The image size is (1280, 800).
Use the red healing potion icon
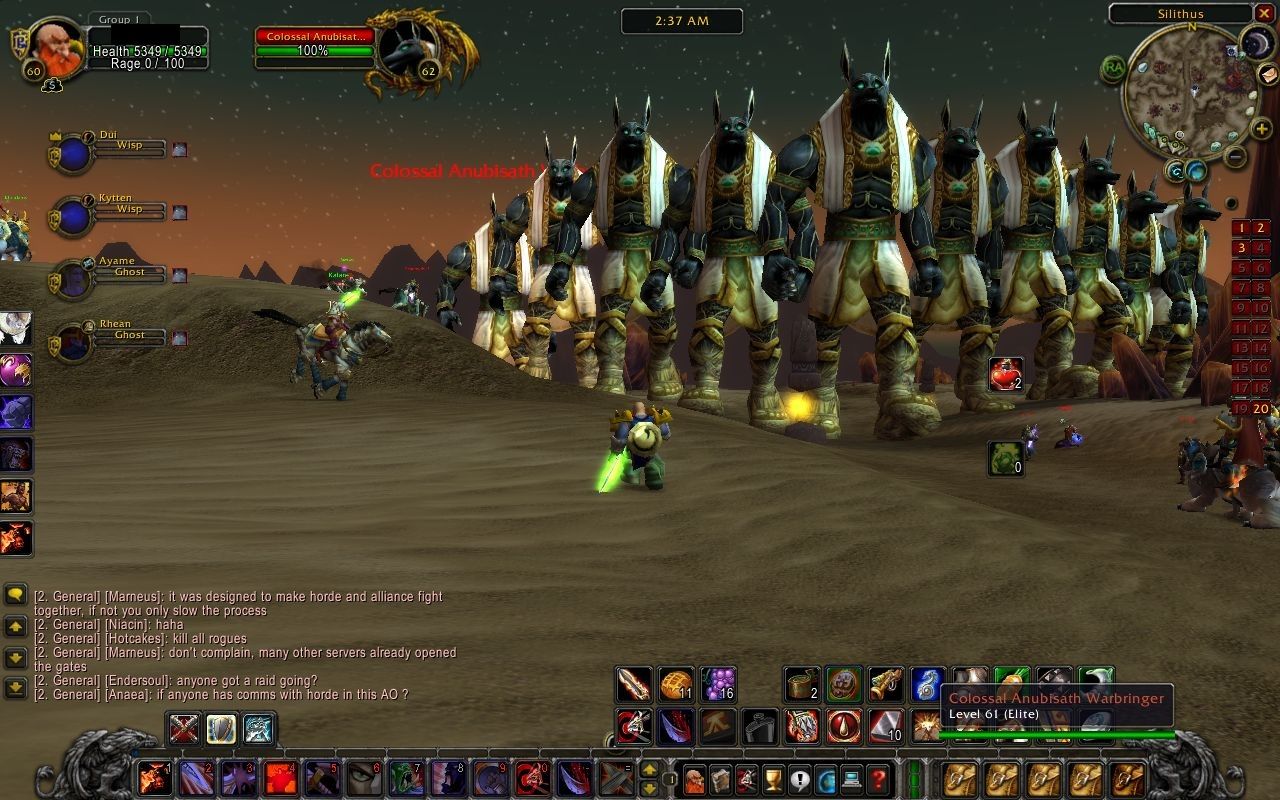pyautogui.click(x=1006, y=374)
